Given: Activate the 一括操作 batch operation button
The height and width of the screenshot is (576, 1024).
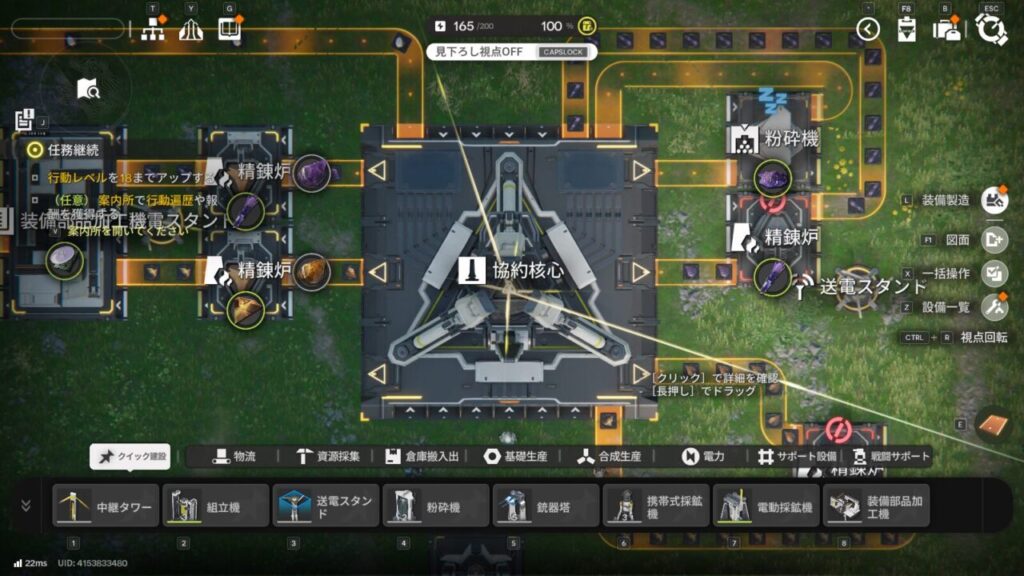Looking at the screenshot, I should click(x=994, y=273).
